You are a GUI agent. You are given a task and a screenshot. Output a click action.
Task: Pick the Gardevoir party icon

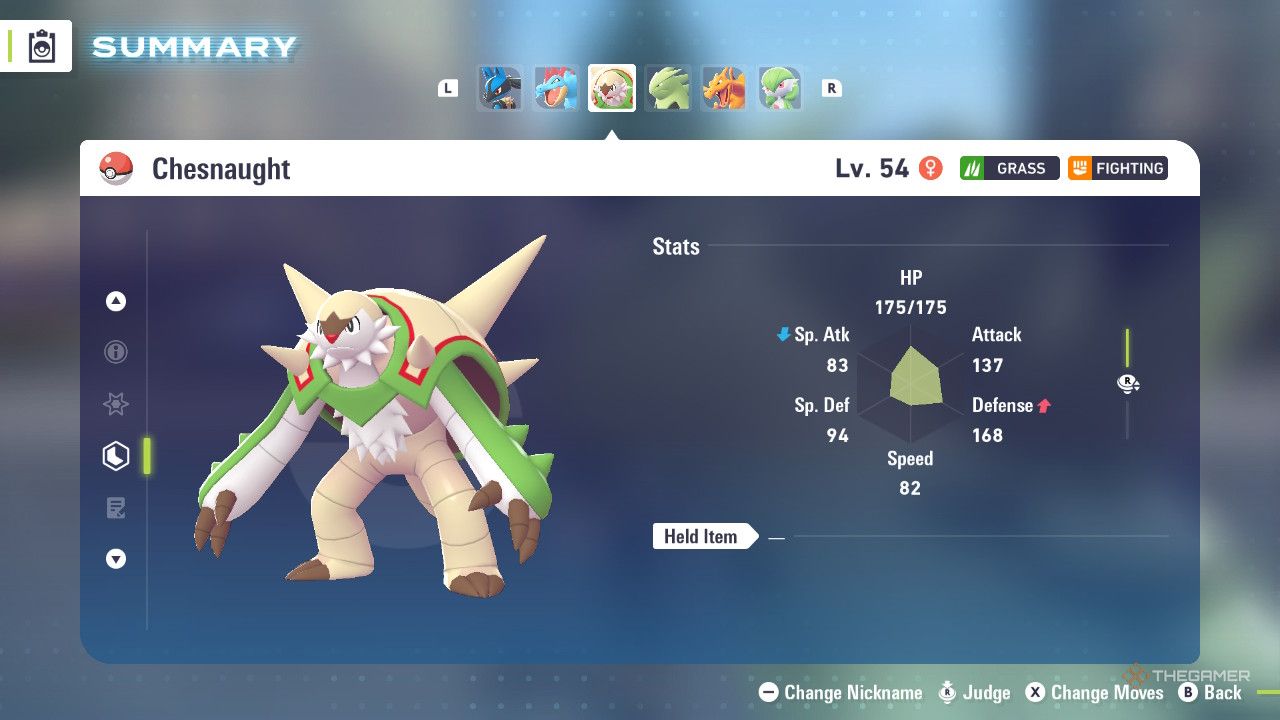coord(779,88)
